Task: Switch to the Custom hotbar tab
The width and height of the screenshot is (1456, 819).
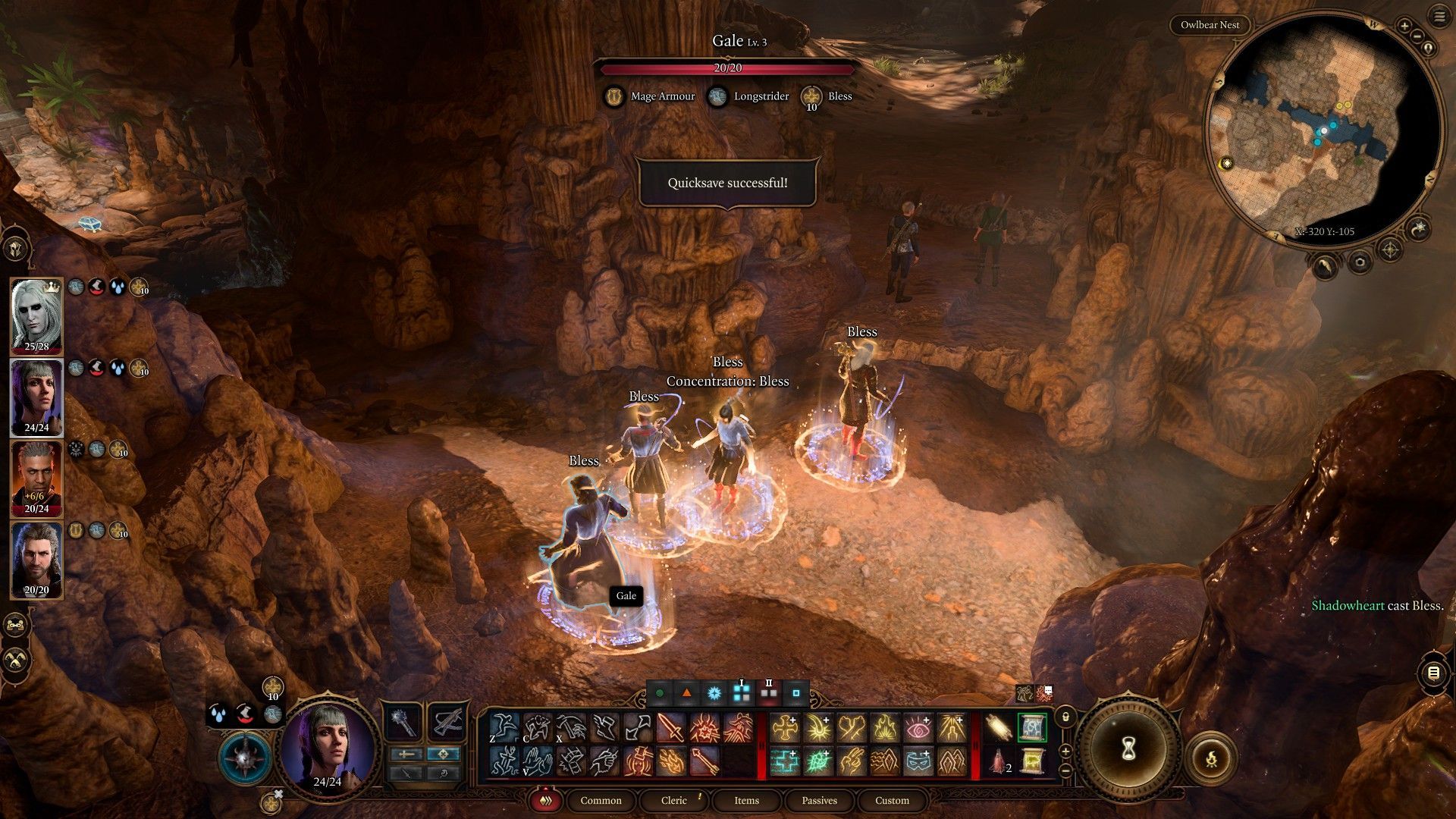Action: click(x=892, y=800)
